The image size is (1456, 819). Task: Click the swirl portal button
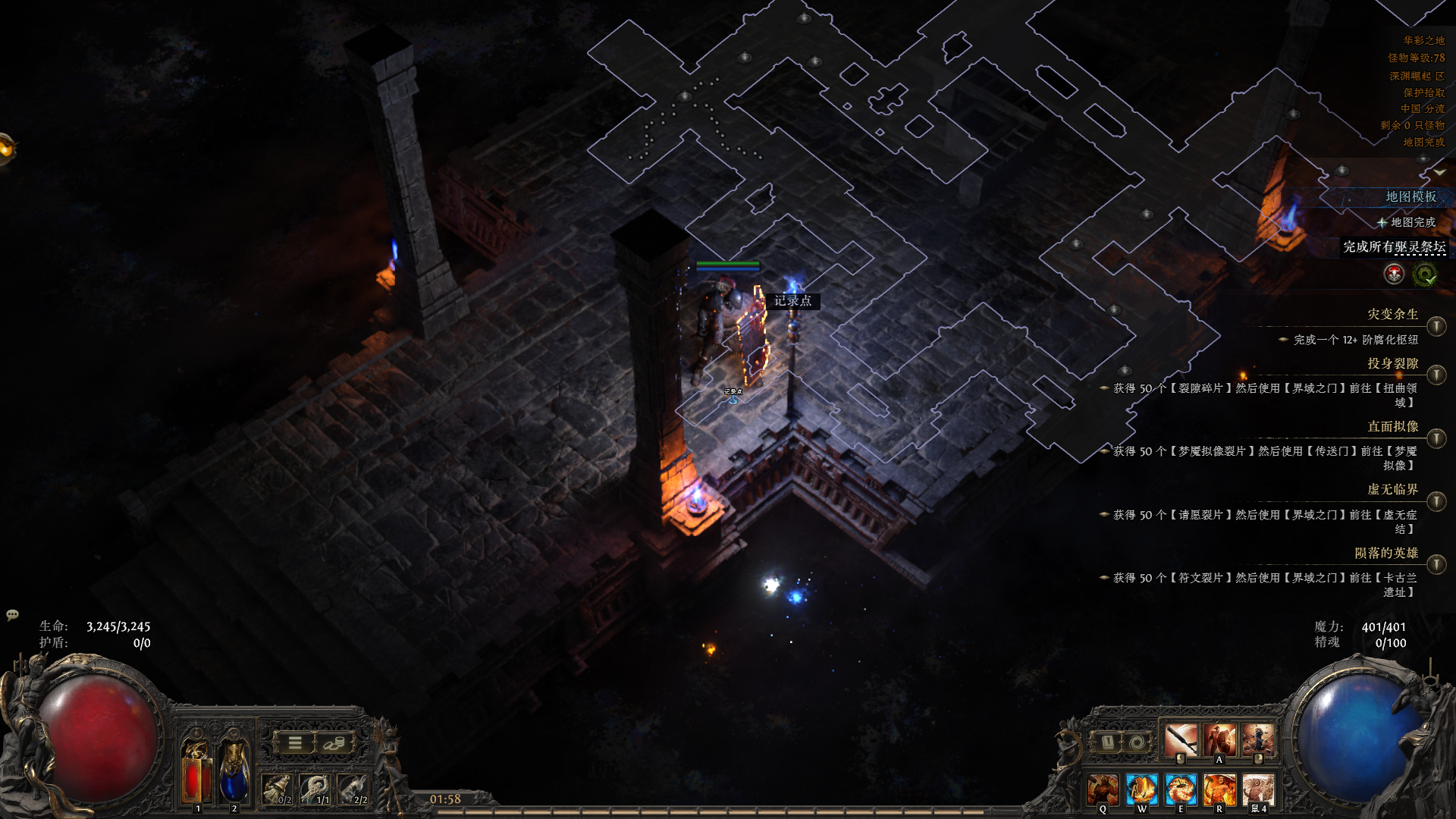[1135, 742]
